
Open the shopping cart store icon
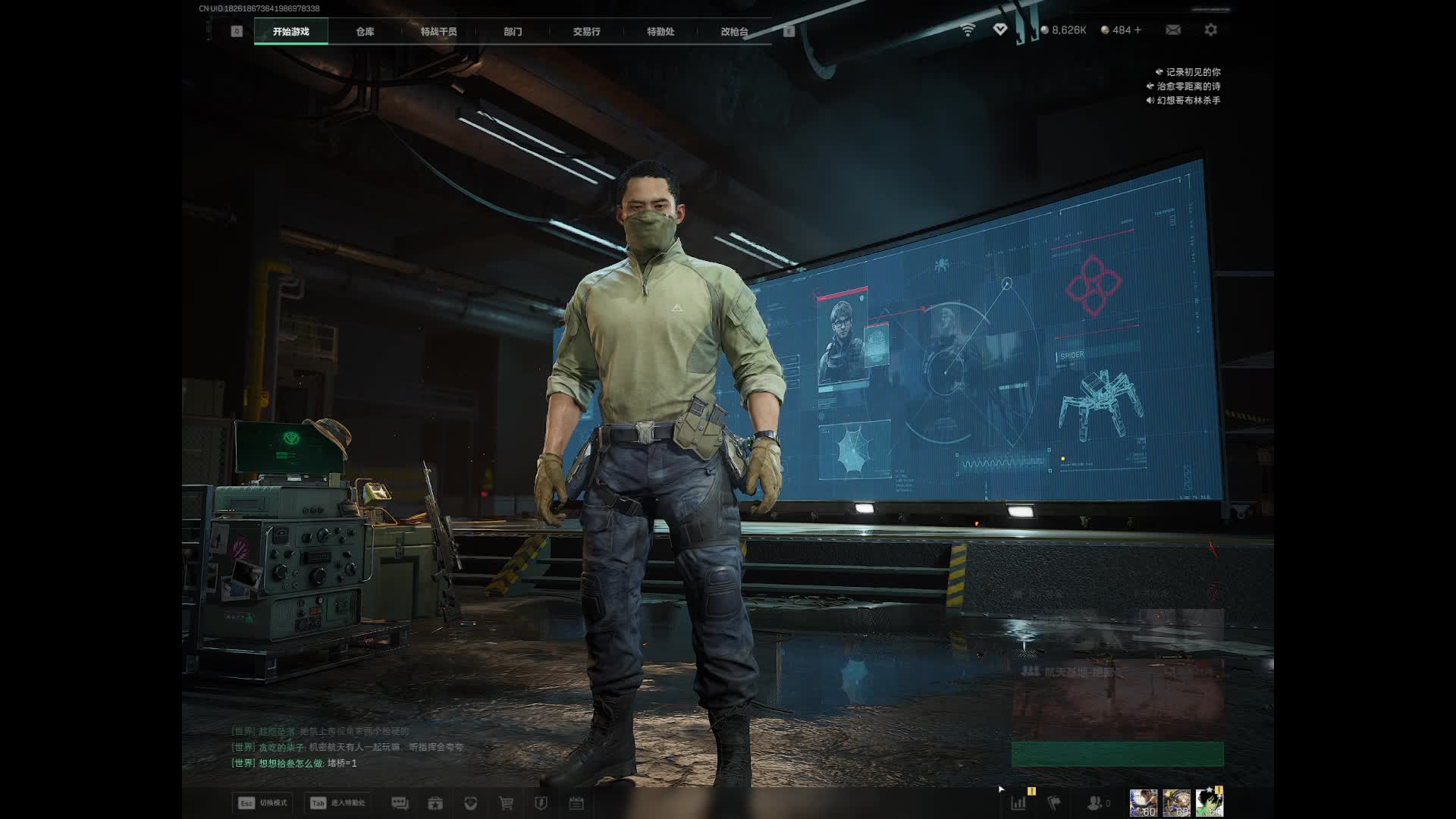click(x=506, y=803)
